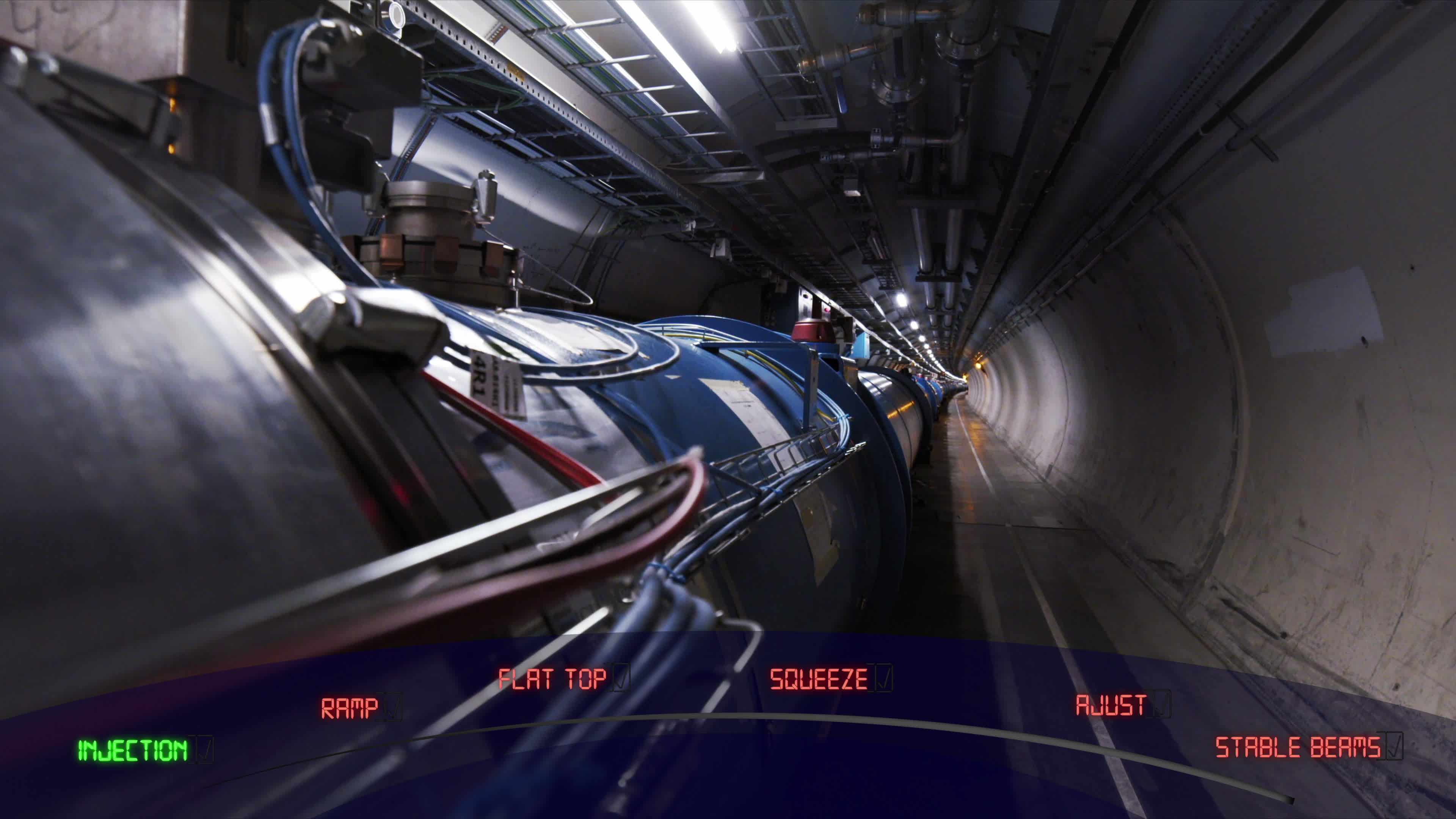Viewport: 1456px width, 819px height.
Task: Check the box beside FLAT TOP
Action: [620, 678]
